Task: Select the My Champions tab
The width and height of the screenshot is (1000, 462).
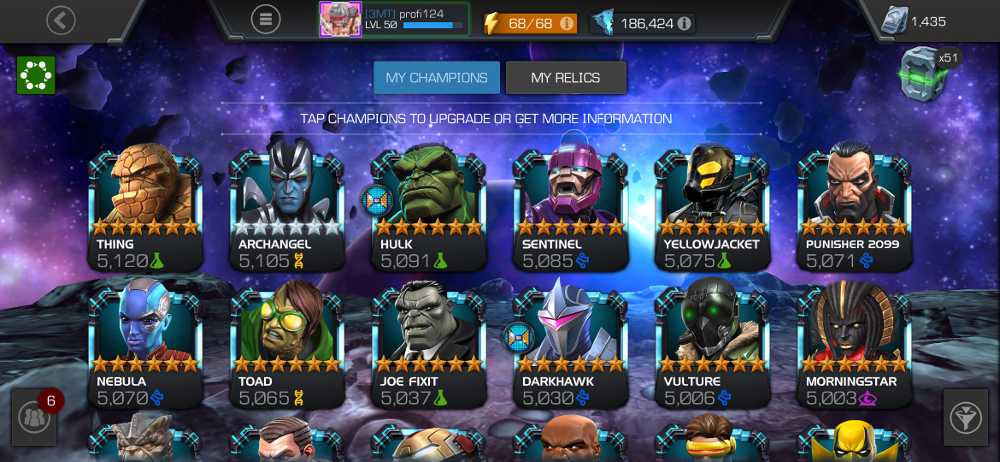Action: click(x=437, y=77)
